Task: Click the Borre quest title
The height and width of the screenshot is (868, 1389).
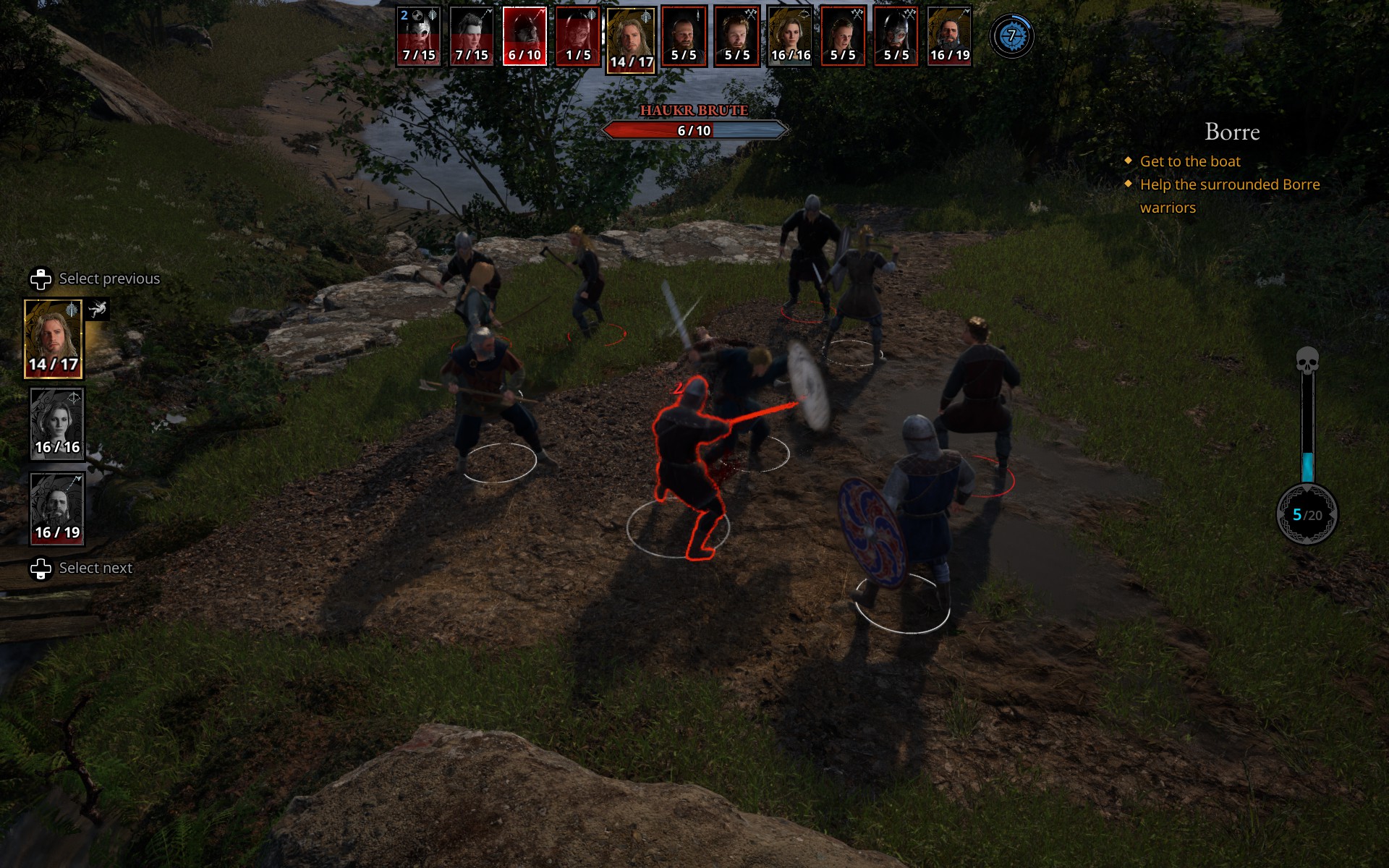Action: point(1231,132)
